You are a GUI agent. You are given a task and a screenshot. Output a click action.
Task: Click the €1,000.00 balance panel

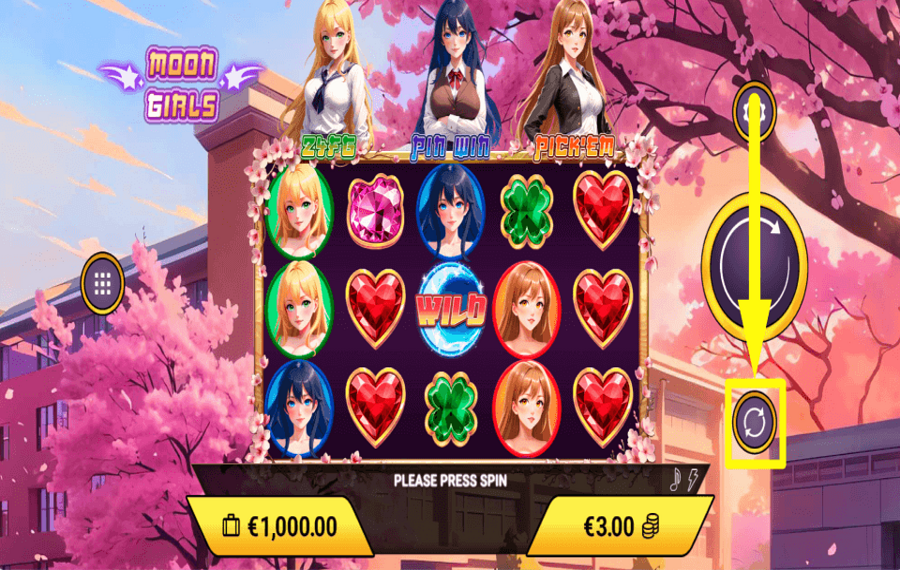point(282,526)
